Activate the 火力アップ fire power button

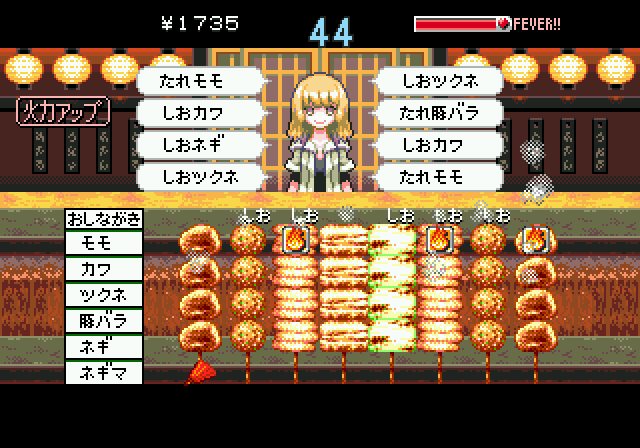pyautogui.click(x=62, y=112)
